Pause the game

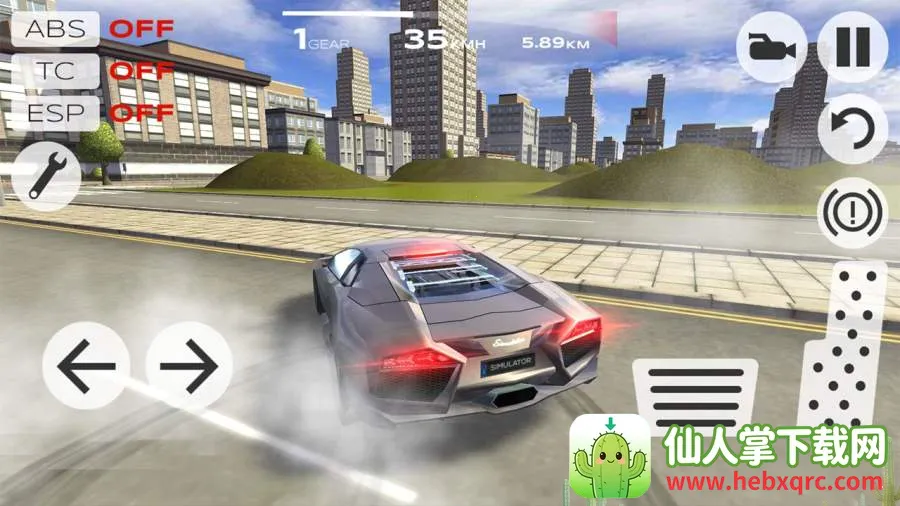(x=852, y=46)
